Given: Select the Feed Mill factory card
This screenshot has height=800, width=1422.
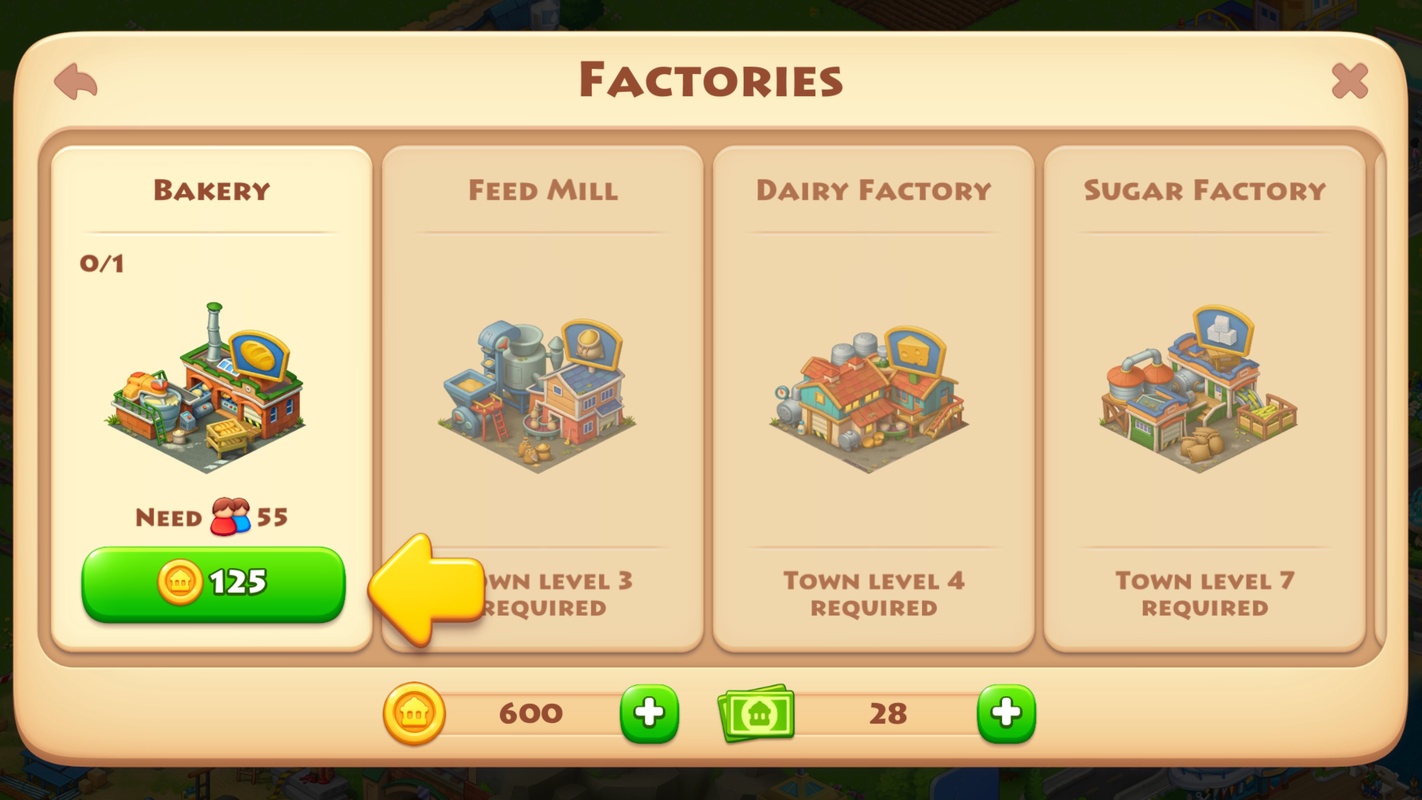Looking at the screenshot, I should (543, 395).
